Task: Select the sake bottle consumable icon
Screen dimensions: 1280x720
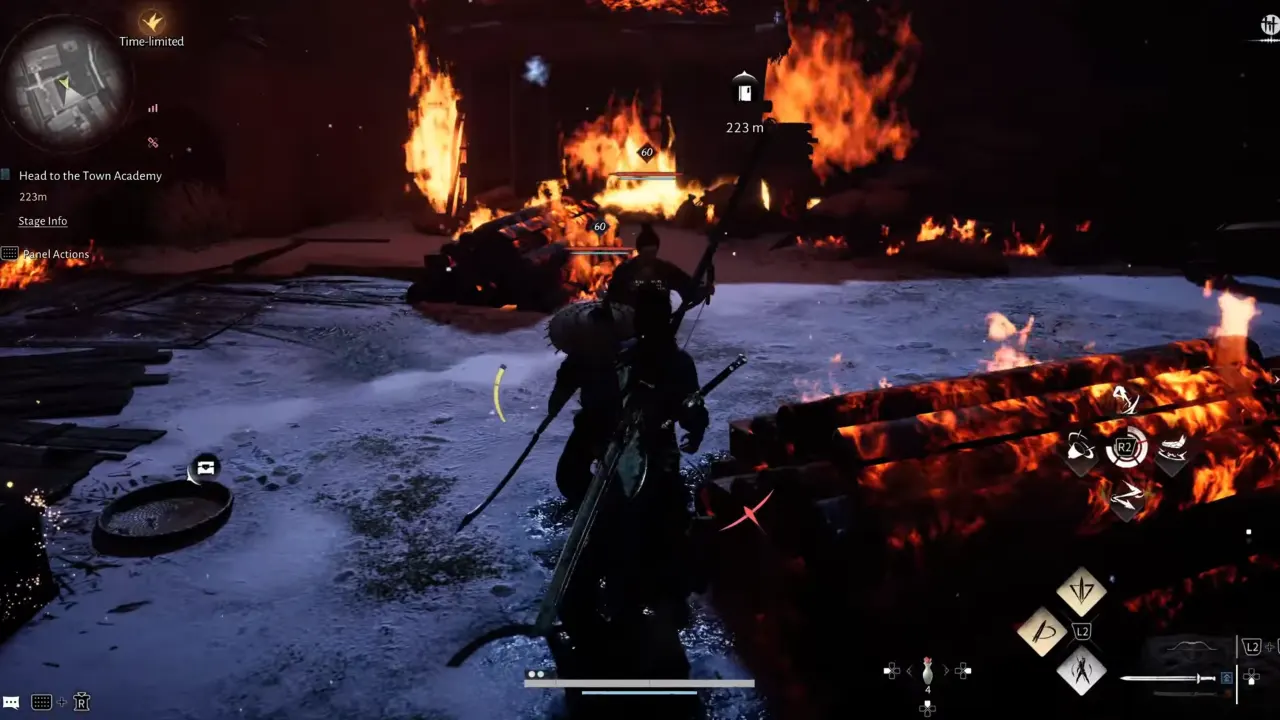Action: pyautogui.click(x=928, y=672)
